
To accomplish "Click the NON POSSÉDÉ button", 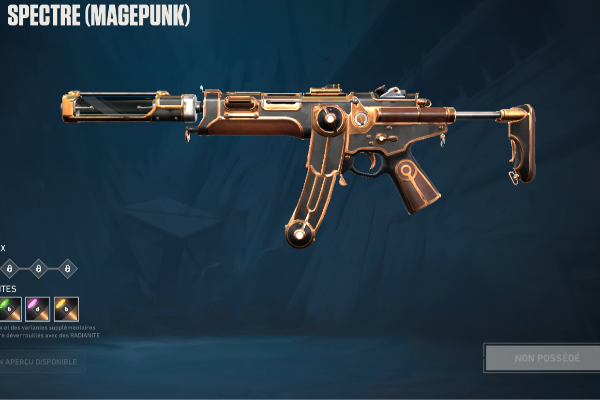I will click(x=545, y=357).
